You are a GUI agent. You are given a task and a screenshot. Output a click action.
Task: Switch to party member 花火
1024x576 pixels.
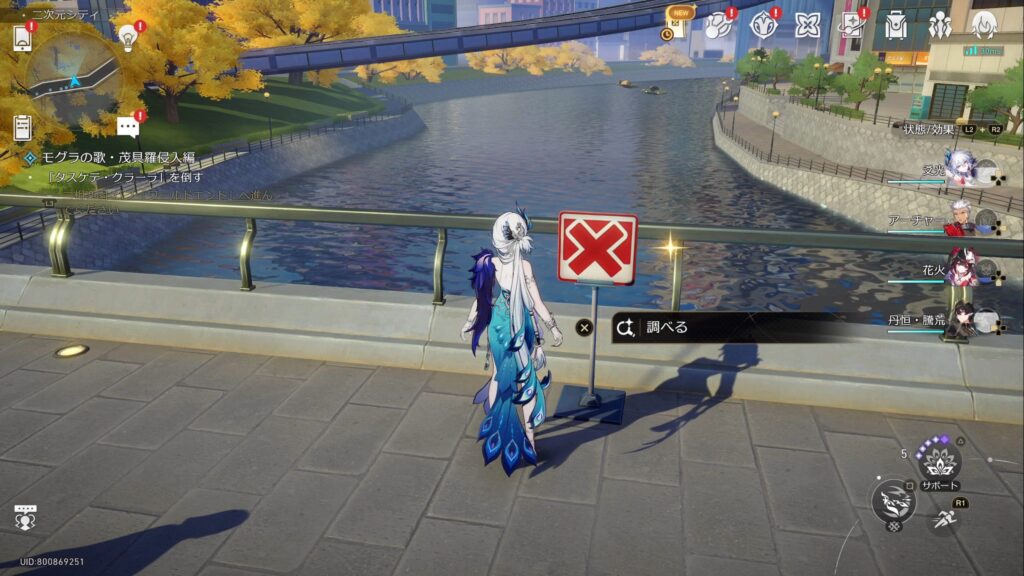point(962,270)
